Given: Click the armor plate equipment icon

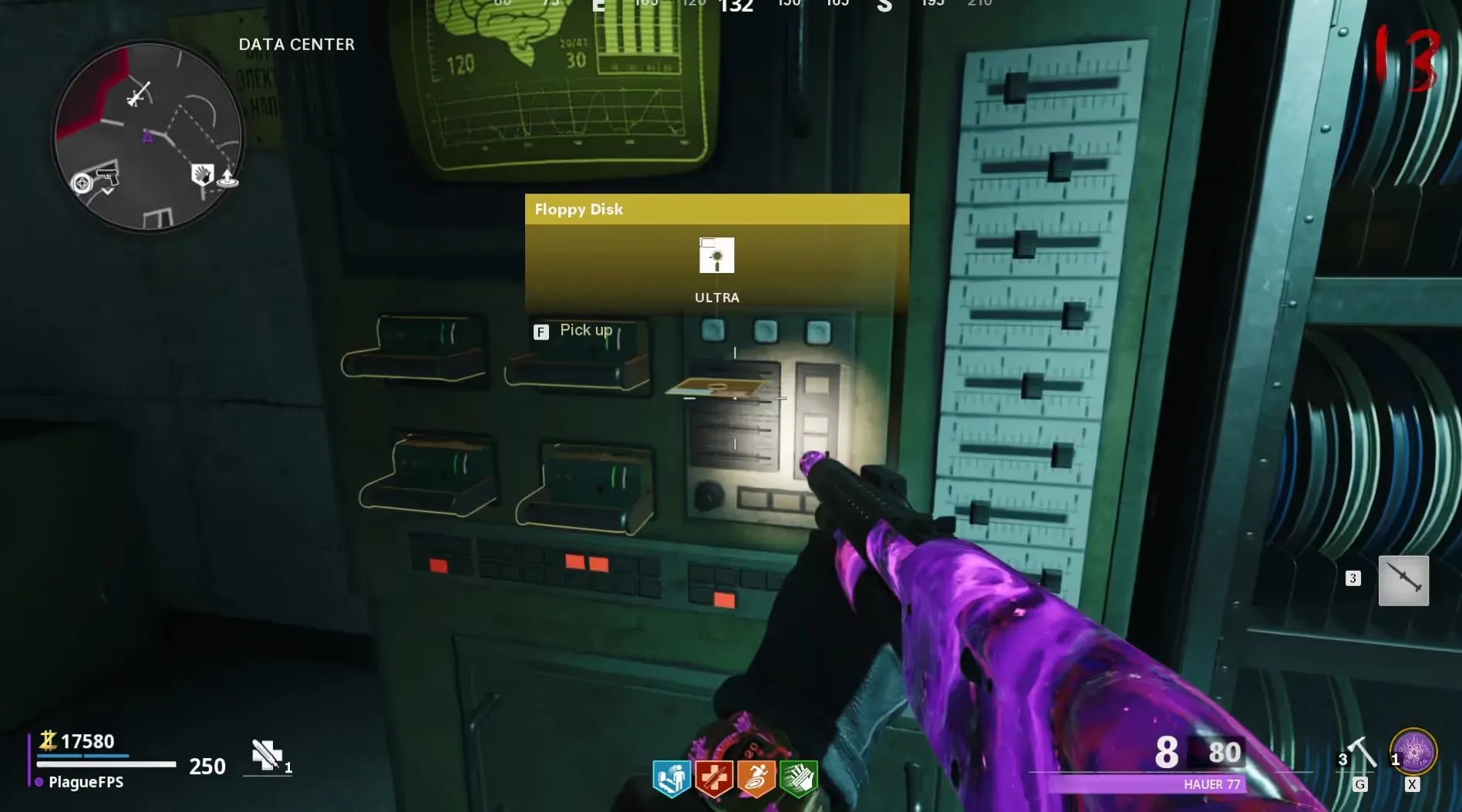Looking at the screenshot, I should pyautogui.click(x=266, y=754).
